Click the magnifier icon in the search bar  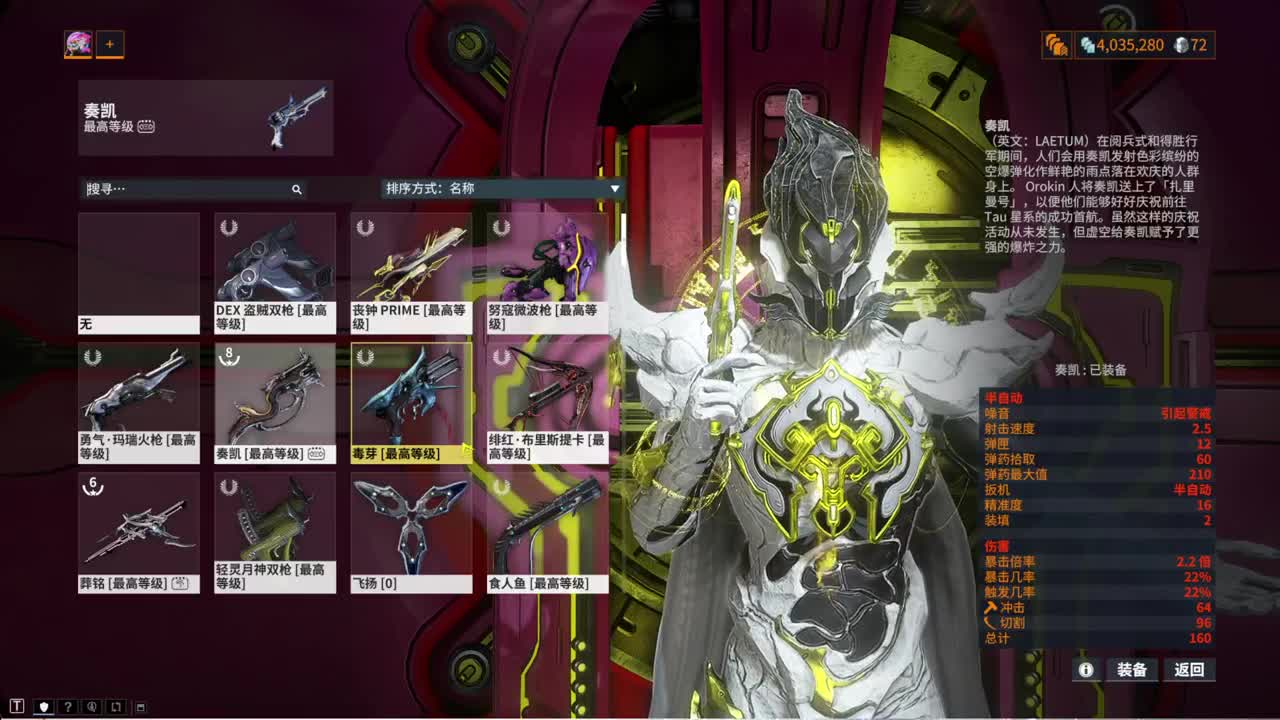(x=296, y=188)
